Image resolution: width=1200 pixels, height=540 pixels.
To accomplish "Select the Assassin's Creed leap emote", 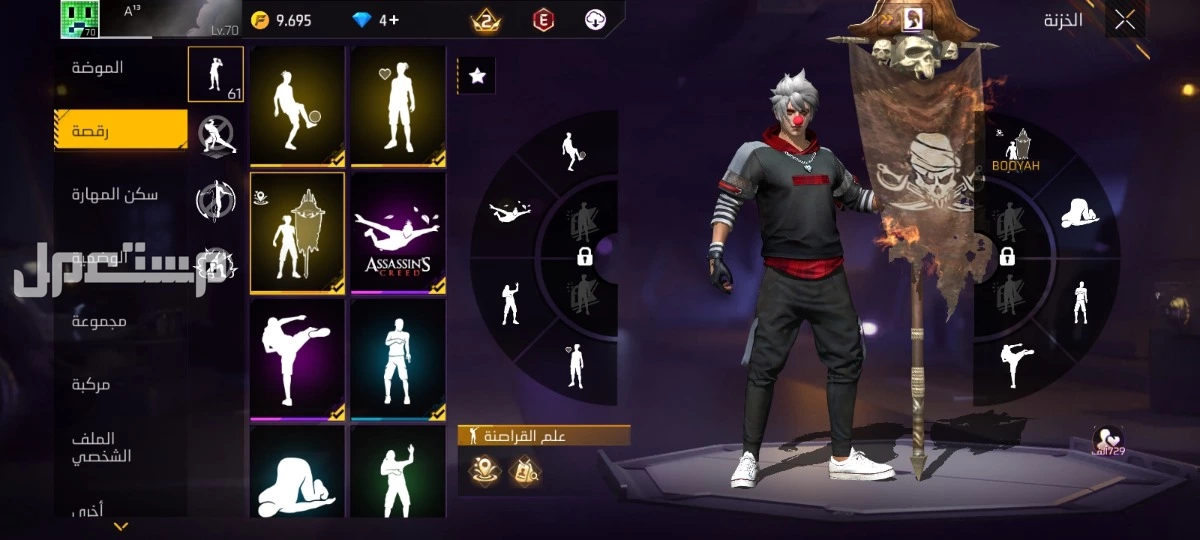I will pos(397,232).
